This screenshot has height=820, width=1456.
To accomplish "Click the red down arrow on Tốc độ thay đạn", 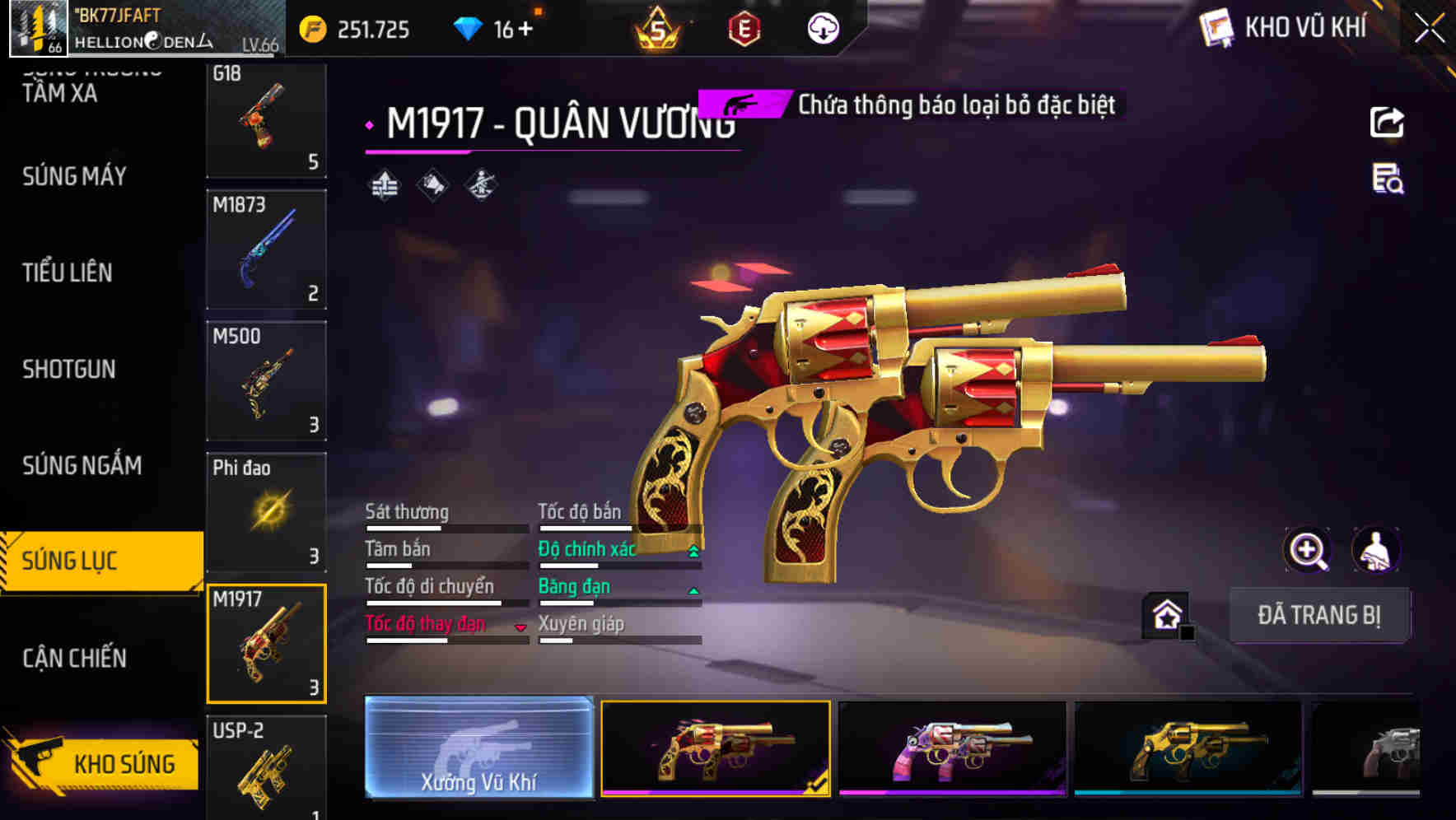I will (521, 627).
